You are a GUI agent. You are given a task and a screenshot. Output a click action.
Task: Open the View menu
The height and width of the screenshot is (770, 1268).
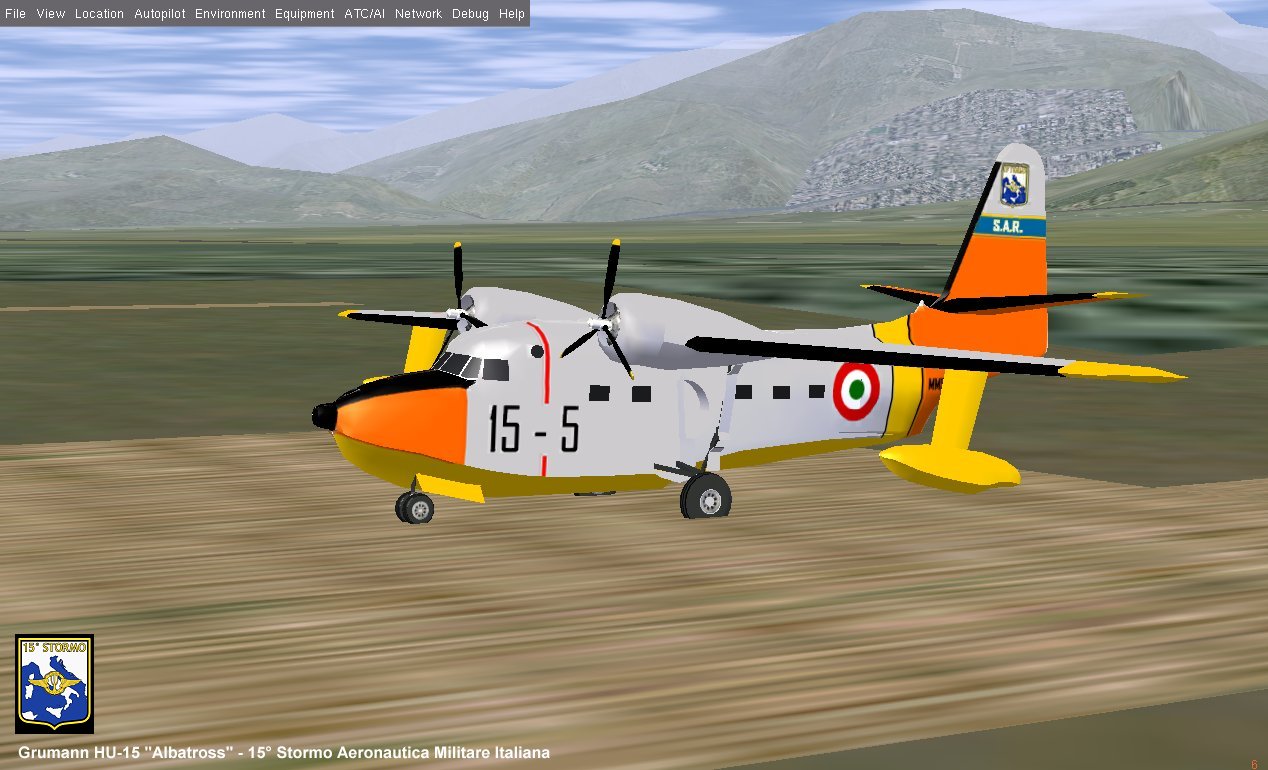[x=50, y=14]
